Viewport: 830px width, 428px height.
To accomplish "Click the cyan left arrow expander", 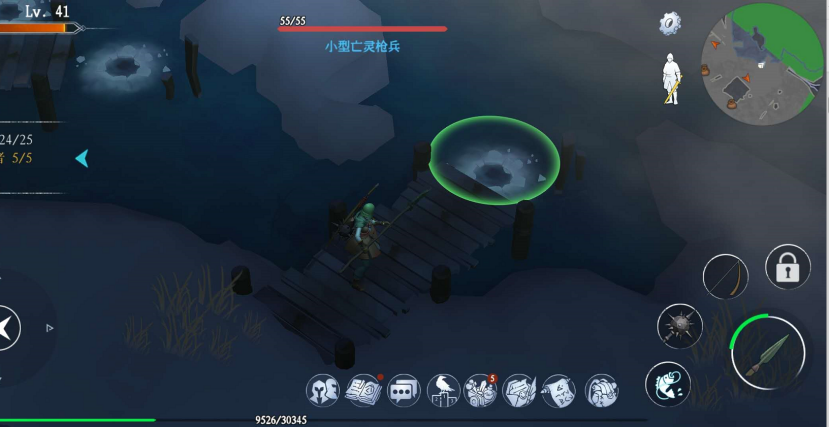I will tap(82, 158).
